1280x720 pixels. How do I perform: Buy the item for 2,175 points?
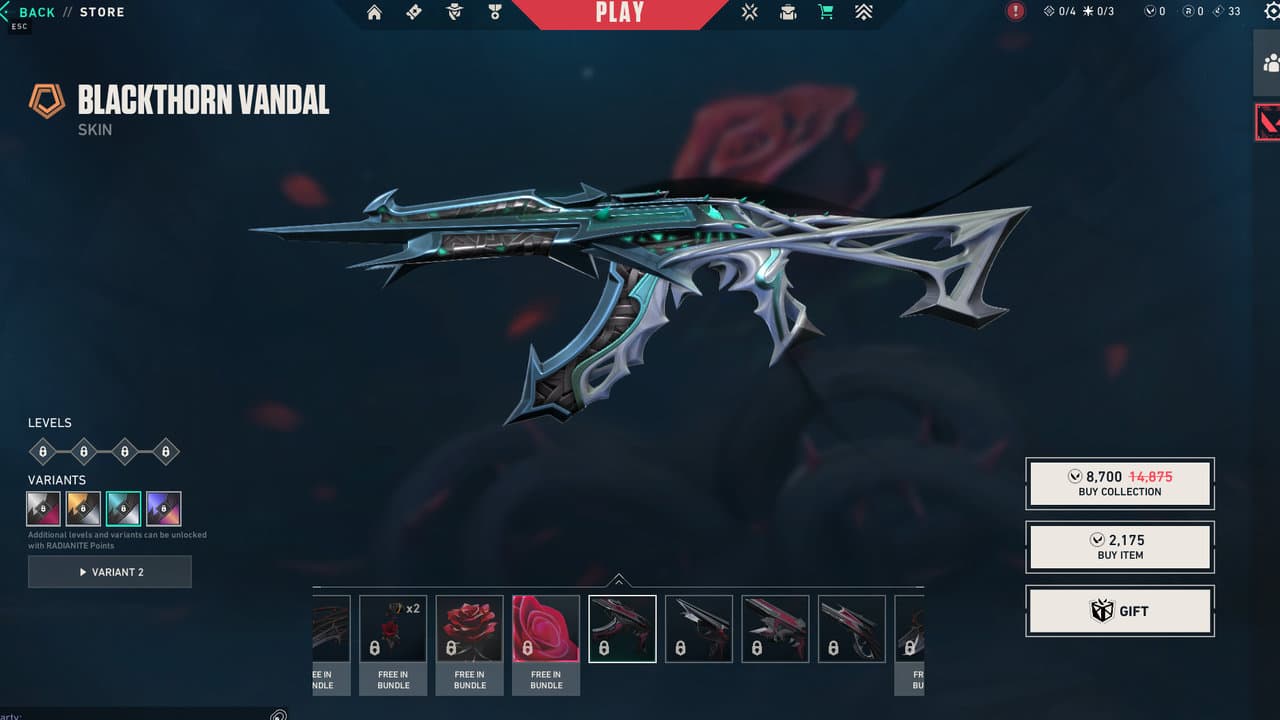pos(1119,546)
